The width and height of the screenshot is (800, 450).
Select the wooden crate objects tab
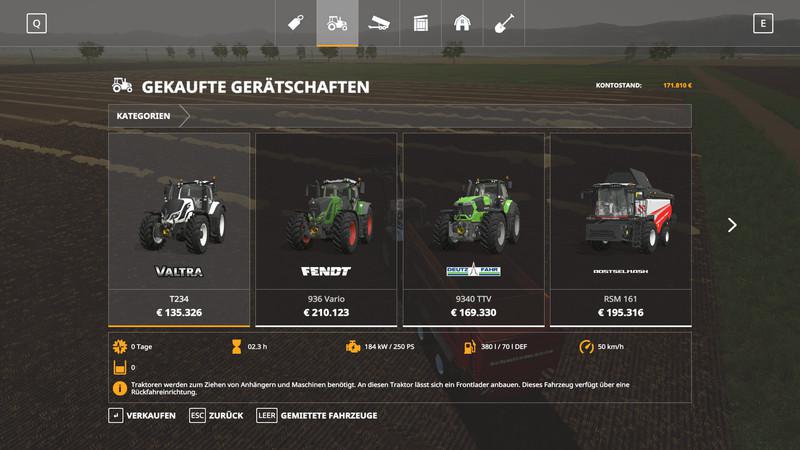(x=421, y=23)
